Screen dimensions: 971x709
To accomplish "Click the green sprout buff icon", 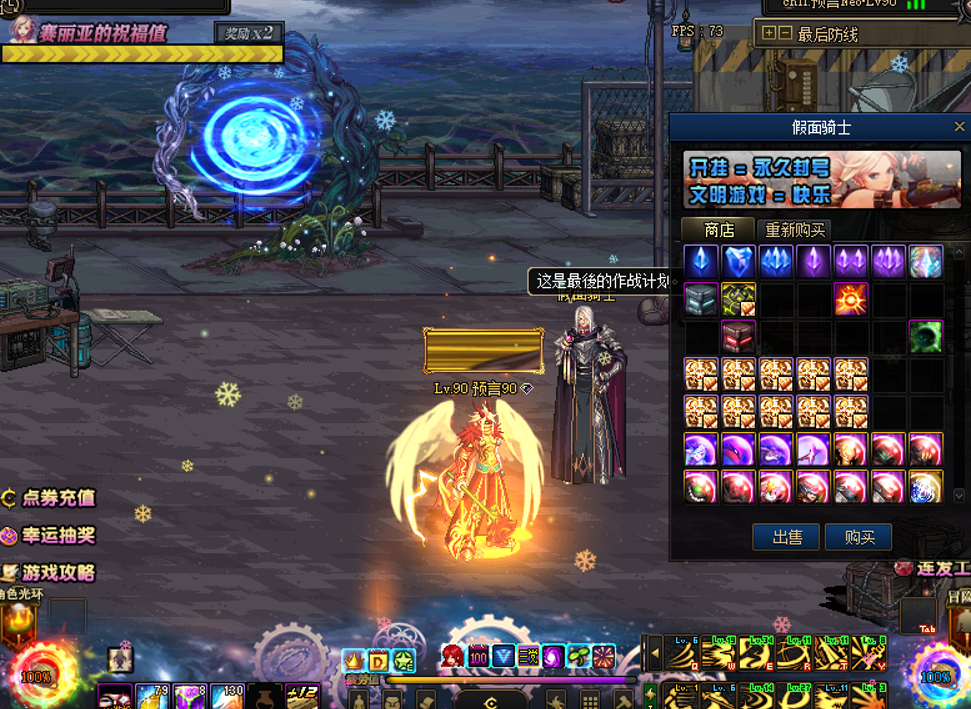I will [578, 657].
